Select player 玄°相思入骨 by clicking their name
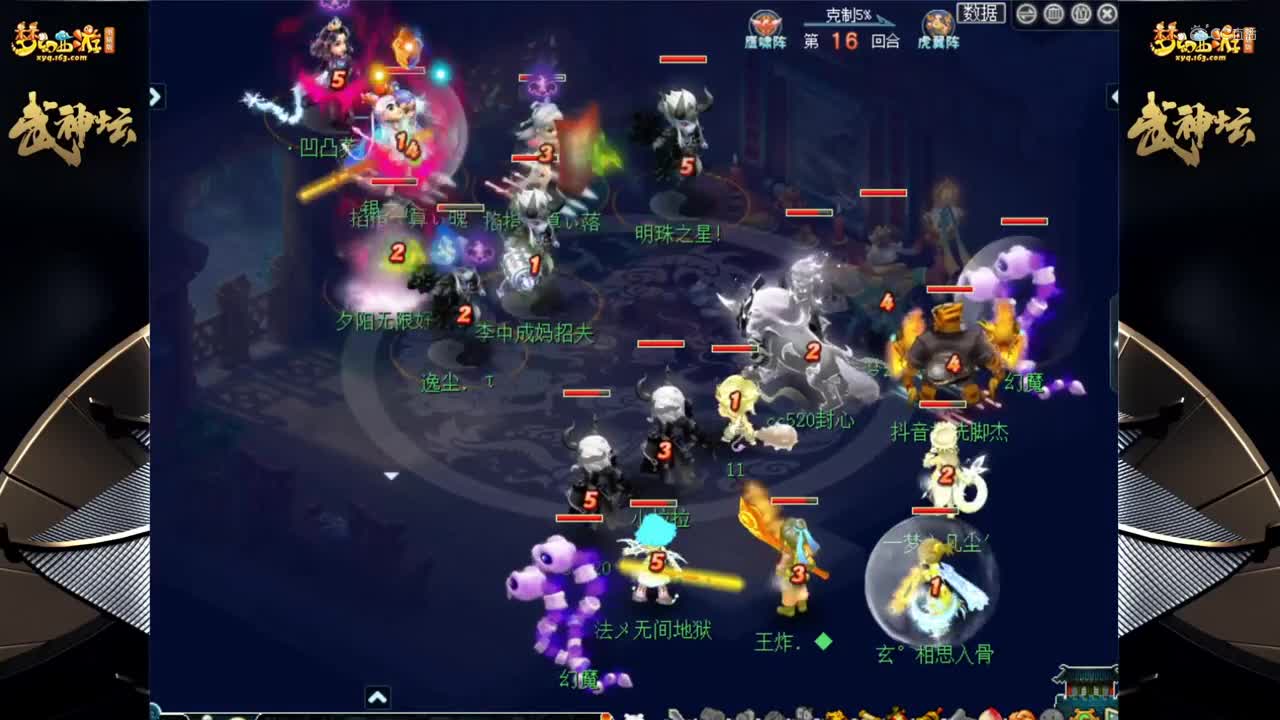1280x720 pixels. [935, 651]
